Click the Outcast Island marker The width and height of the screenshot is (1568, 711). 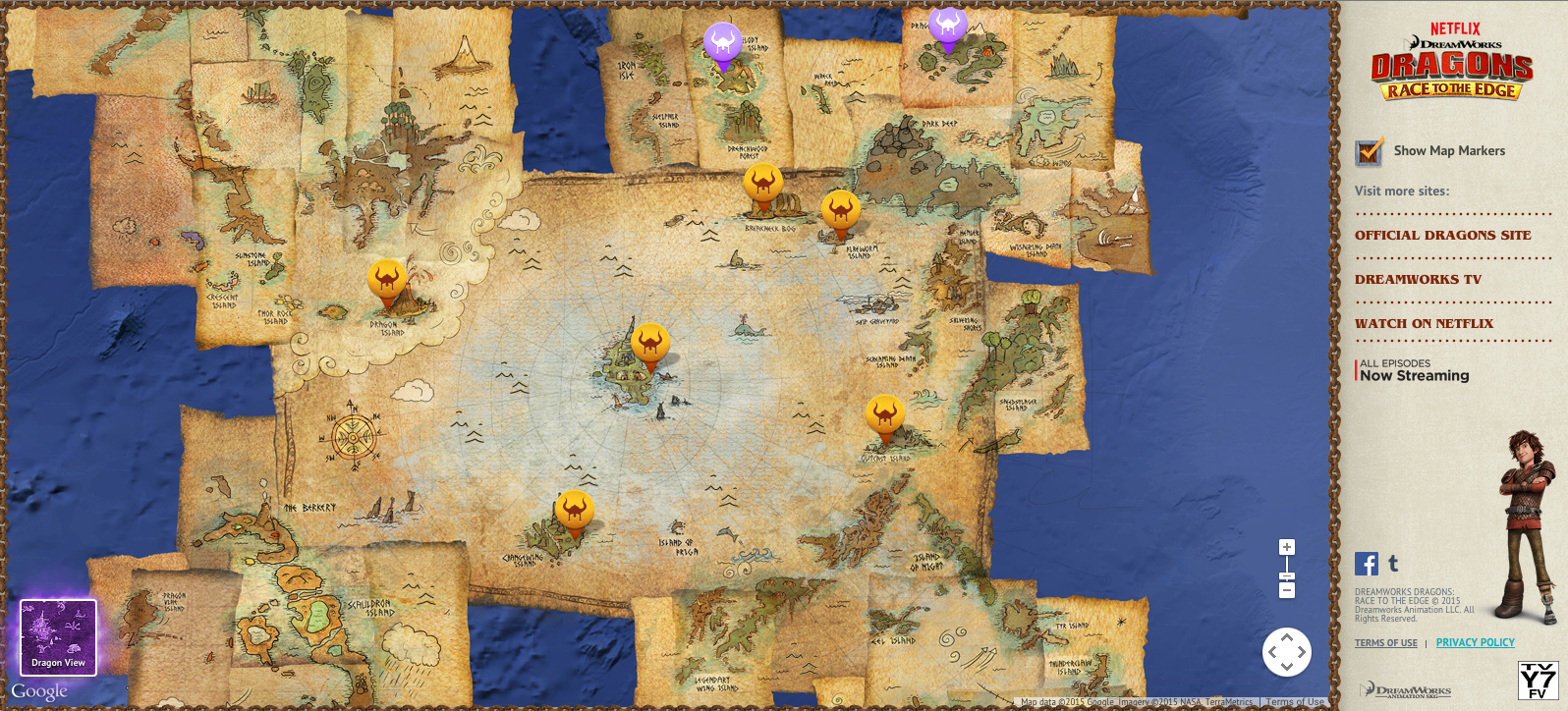point(886,415)
